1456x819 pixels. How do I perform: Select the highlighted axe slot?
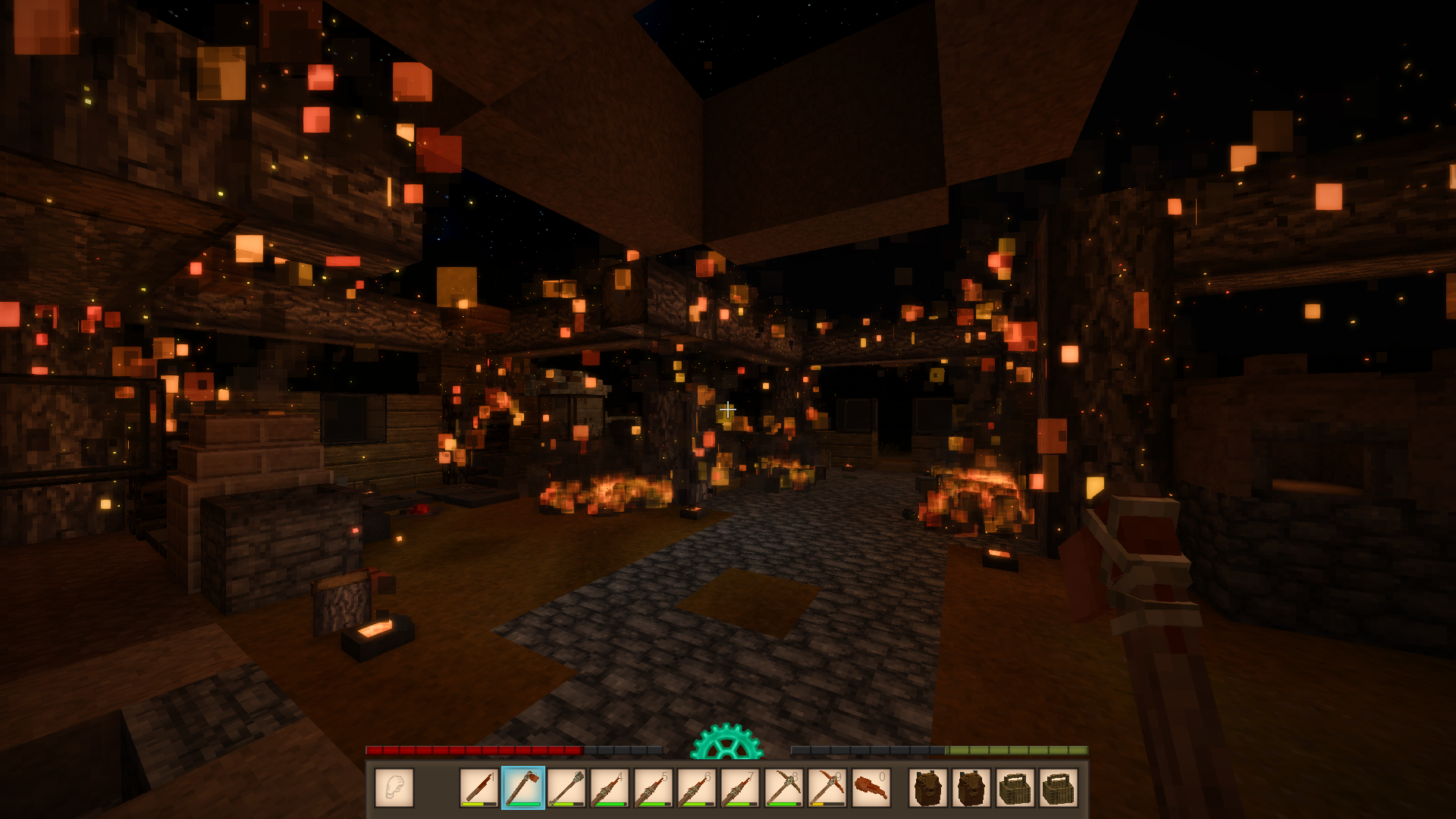[522, 788]
